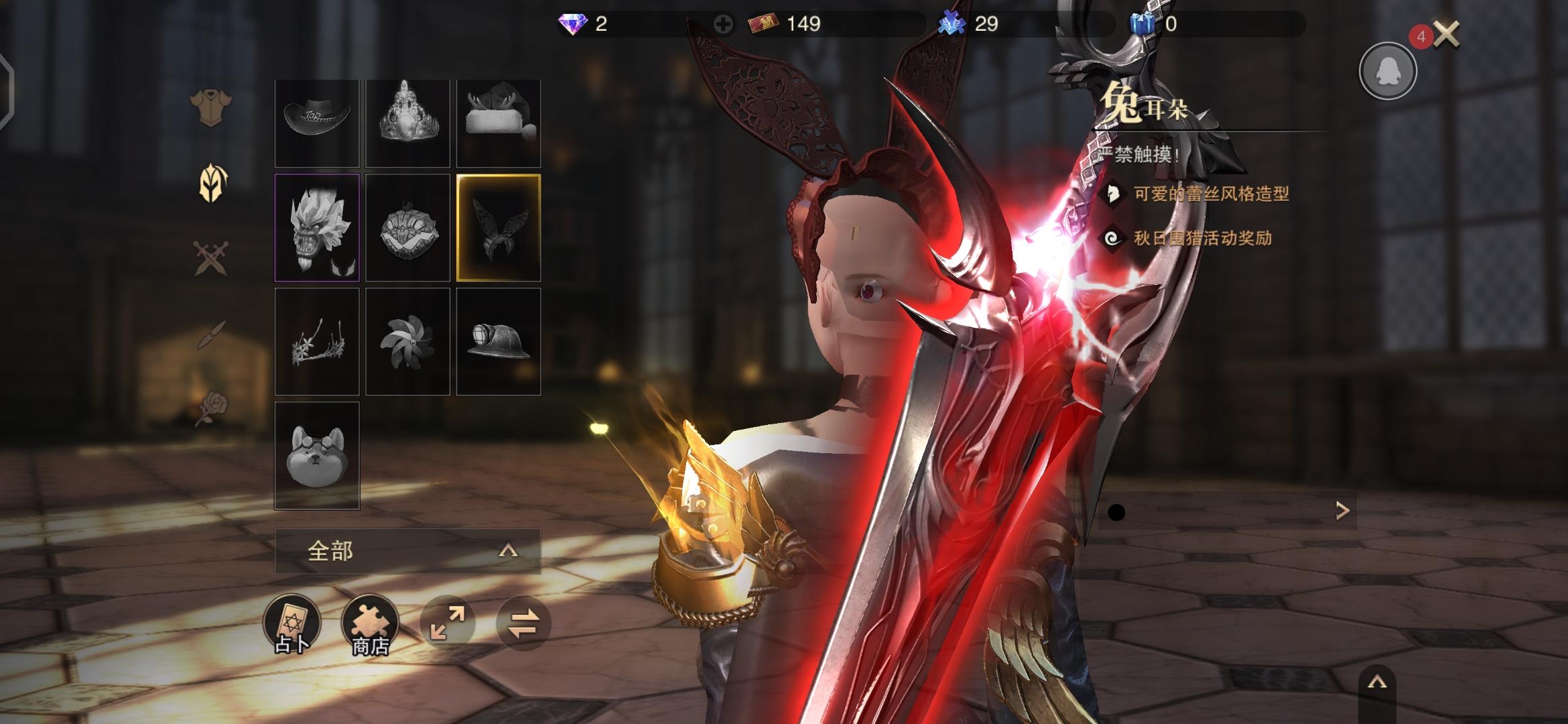Switch to the helmet category tab
Image resolution: width=1568 pixels, height=724 pixels.
point(213,182)
